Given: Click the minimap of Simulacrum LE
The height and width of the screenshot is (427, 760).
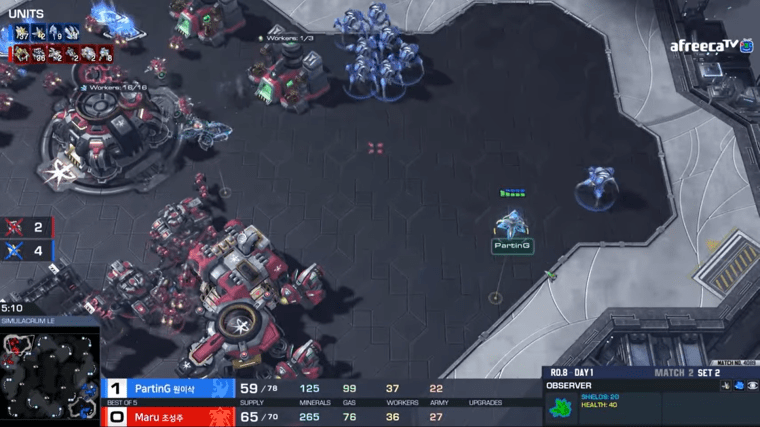Looking at the screenshot, I should [49, 374].
